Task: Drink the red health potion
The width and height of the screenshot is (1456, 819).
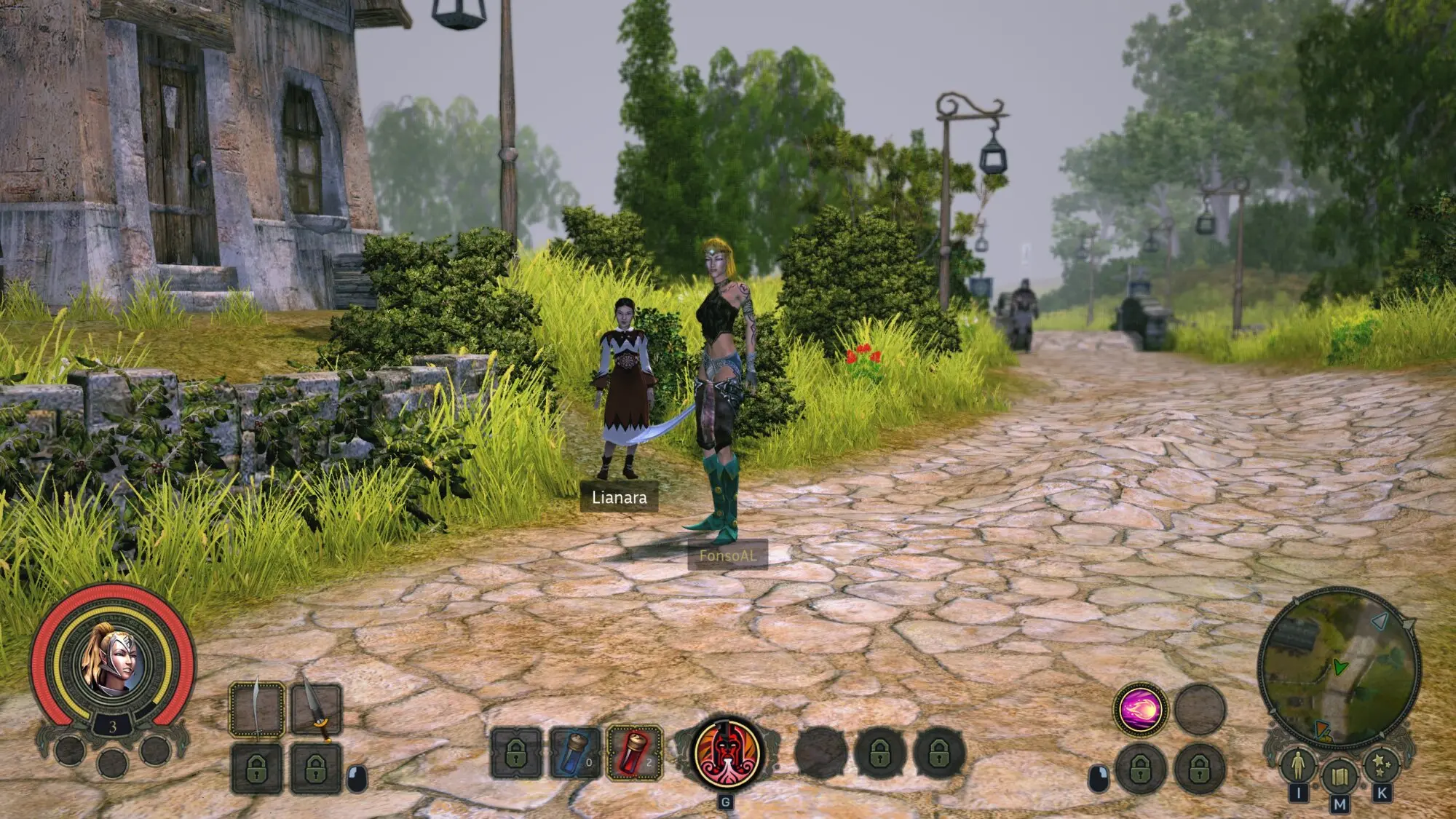Action: [634, 753]
